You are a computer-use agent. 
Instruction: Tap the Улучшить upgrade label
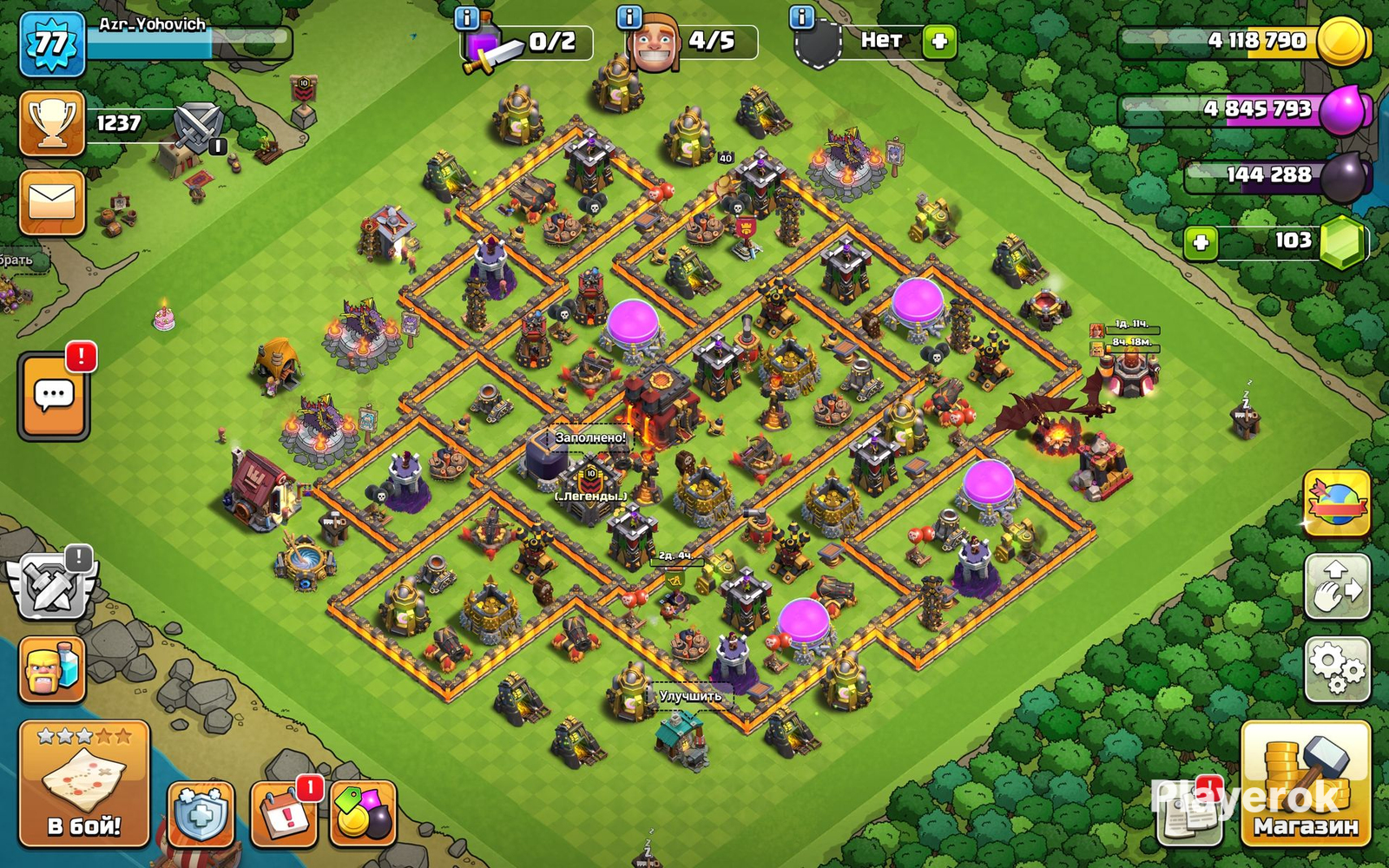690,696
